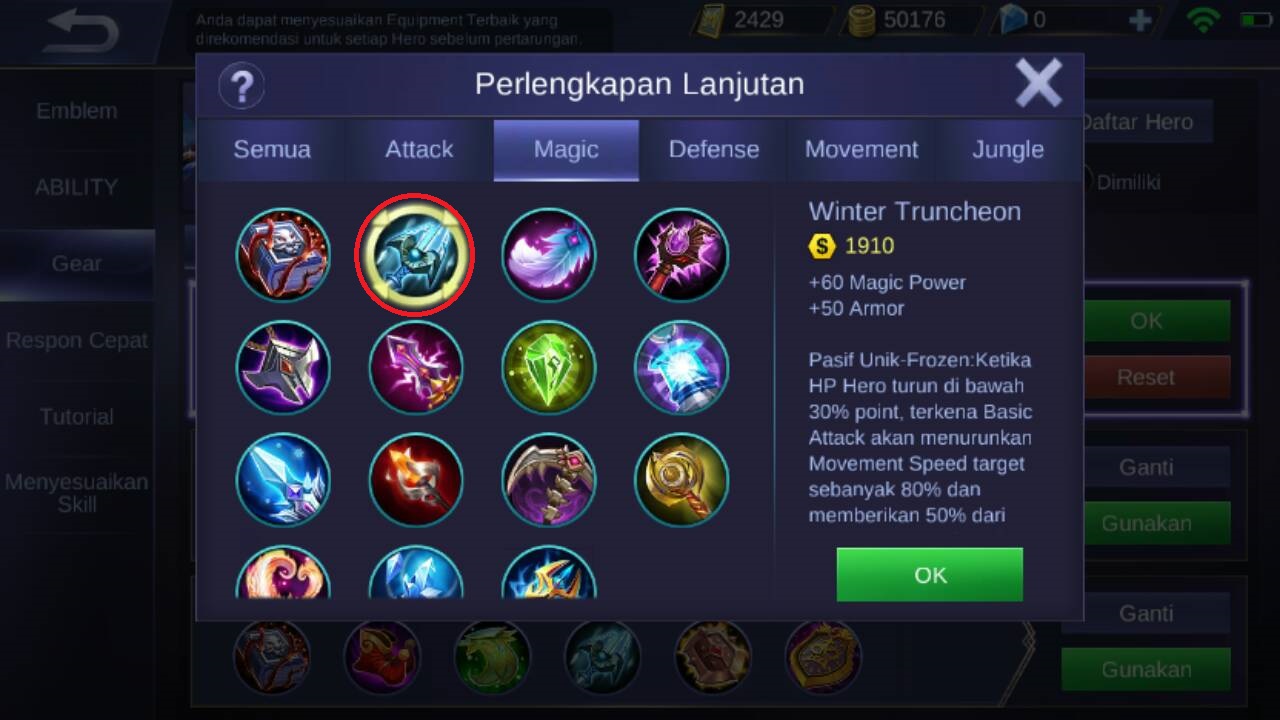
Task: Open the question mark help button
Action: [241, 85]
